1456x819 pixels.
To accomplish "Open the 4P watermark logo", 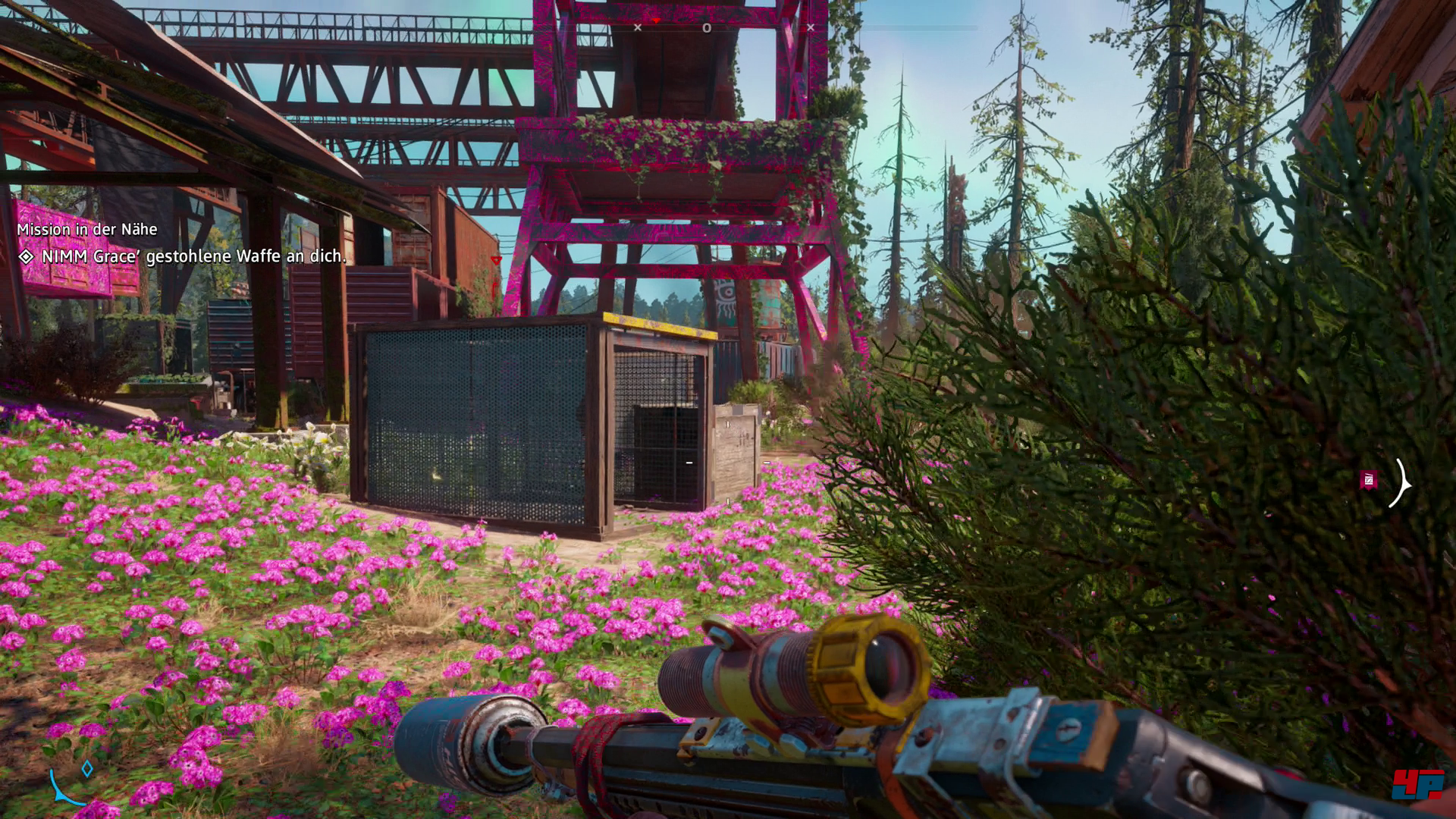I will [x=1418, y=784].
